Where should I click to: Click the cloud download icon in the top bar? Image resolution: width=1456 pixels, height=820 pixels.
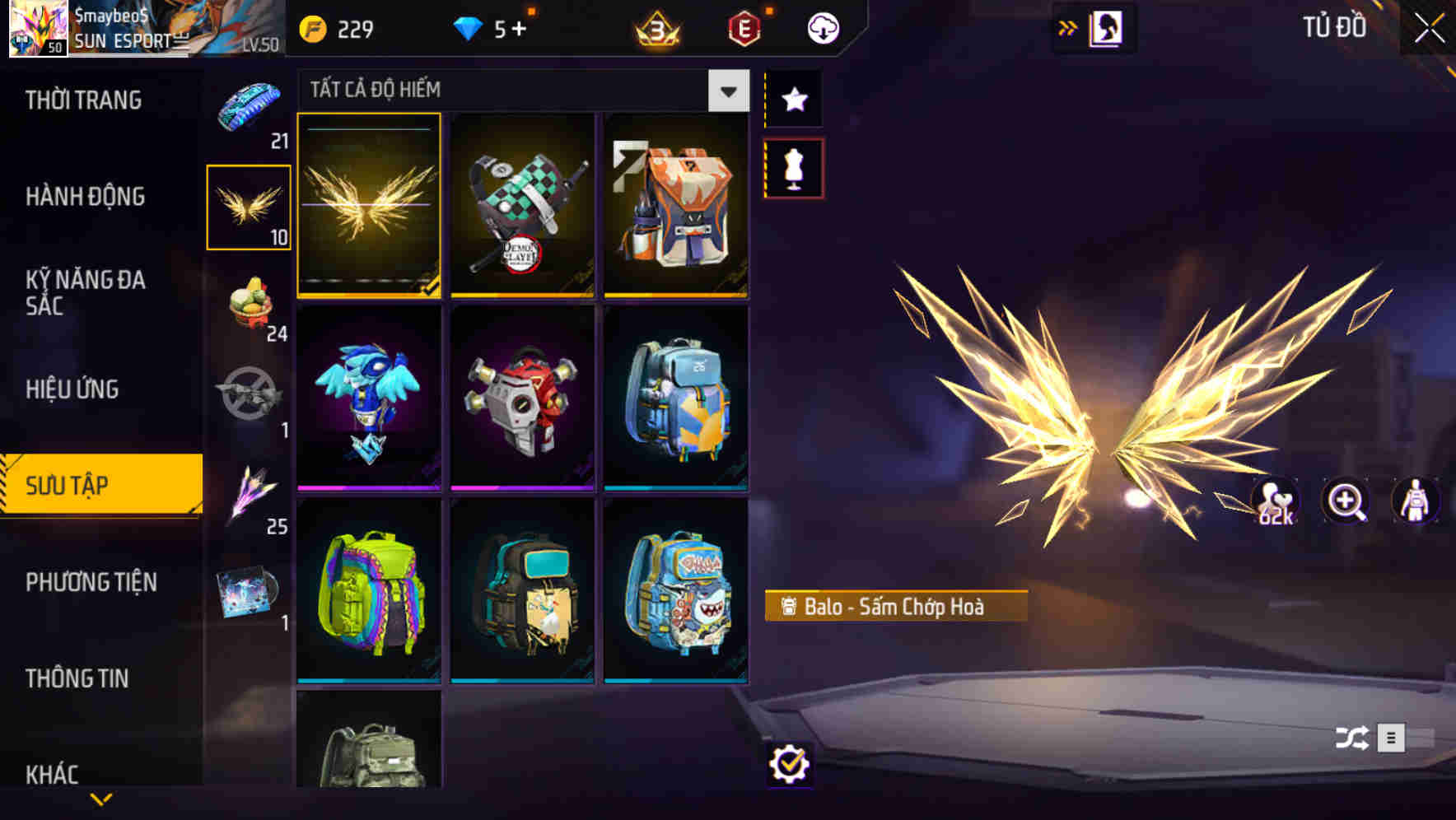point(821,27)
